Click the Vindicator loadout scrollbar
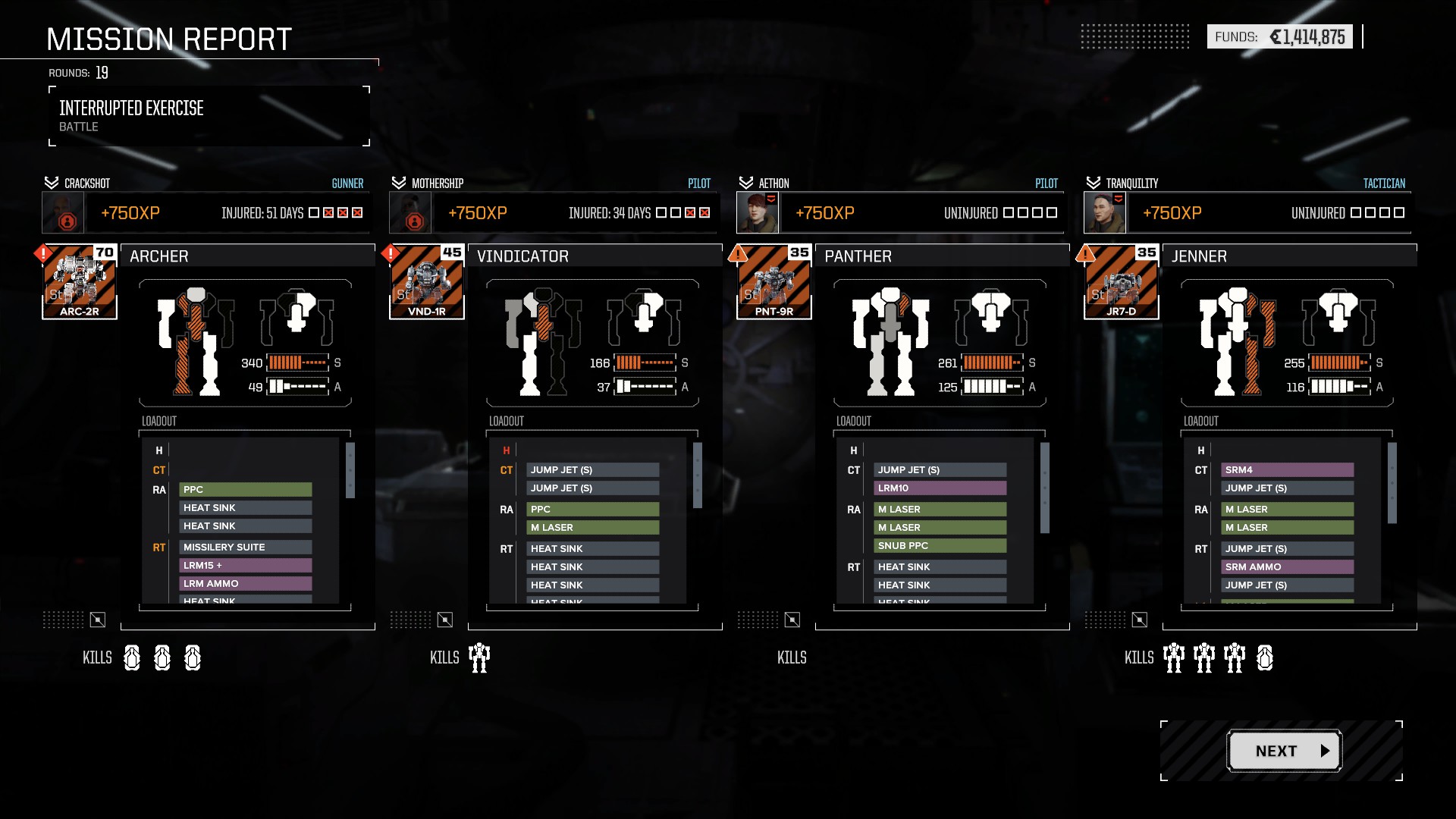 tap(698, 475)
